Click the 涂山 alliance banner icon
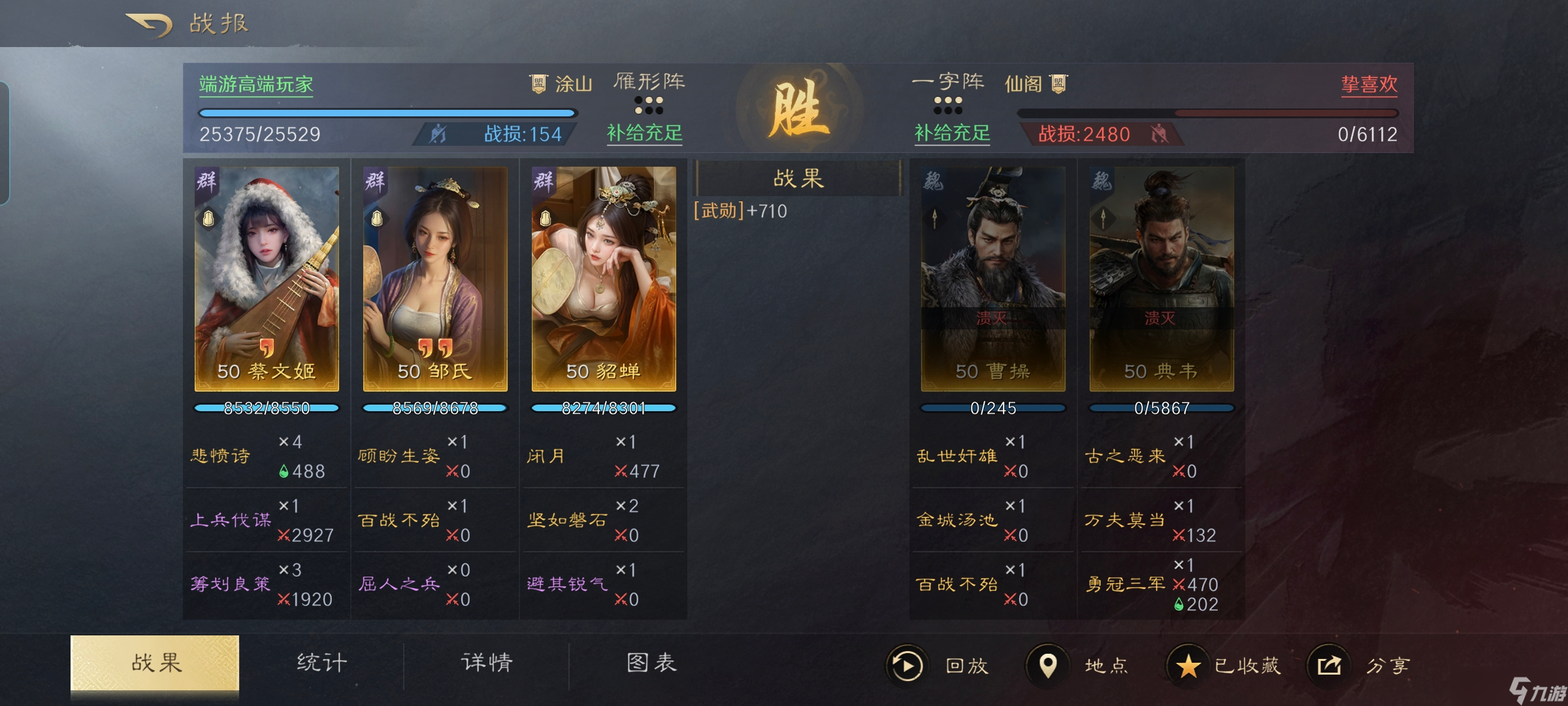 tap(537, 83)
